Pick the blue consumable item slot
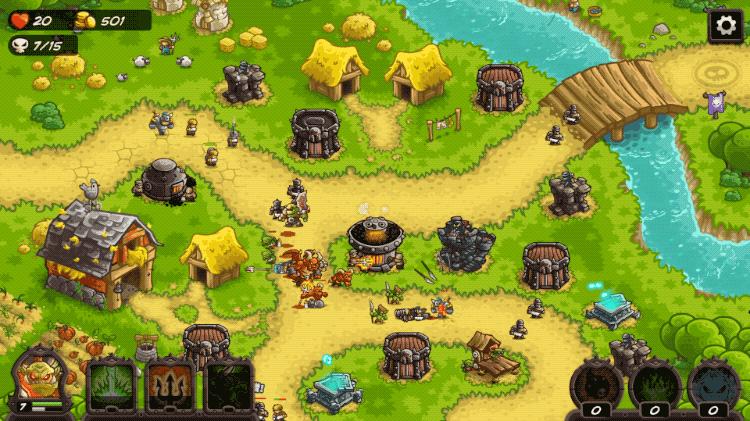 pos(712,384)
